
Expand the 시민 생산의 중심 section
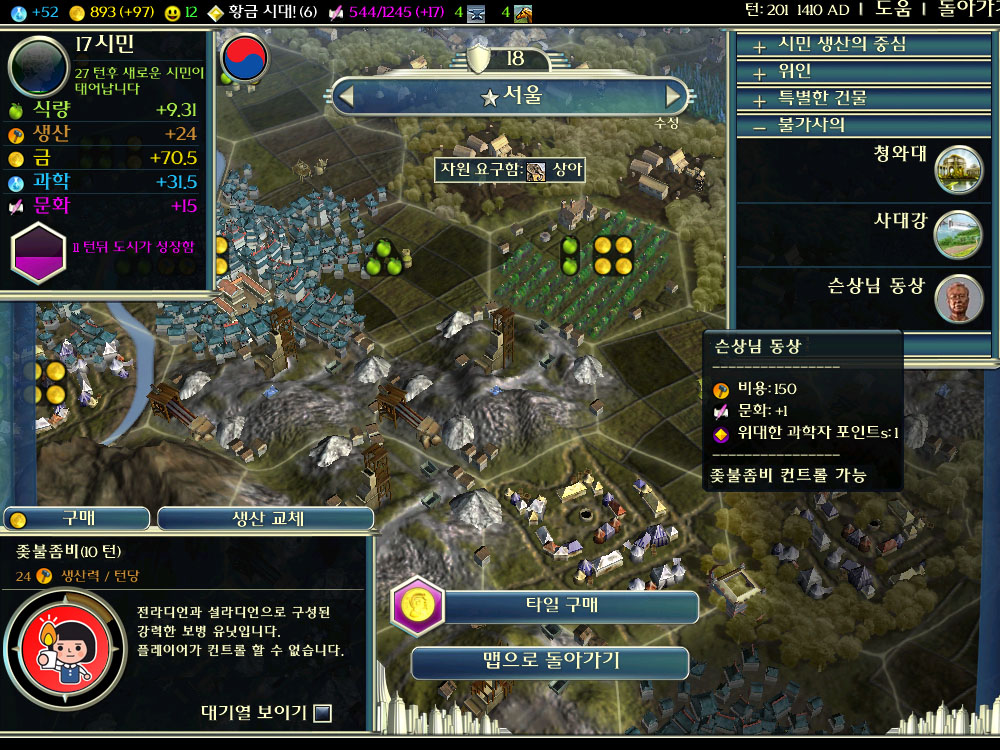tap(842, 45)
